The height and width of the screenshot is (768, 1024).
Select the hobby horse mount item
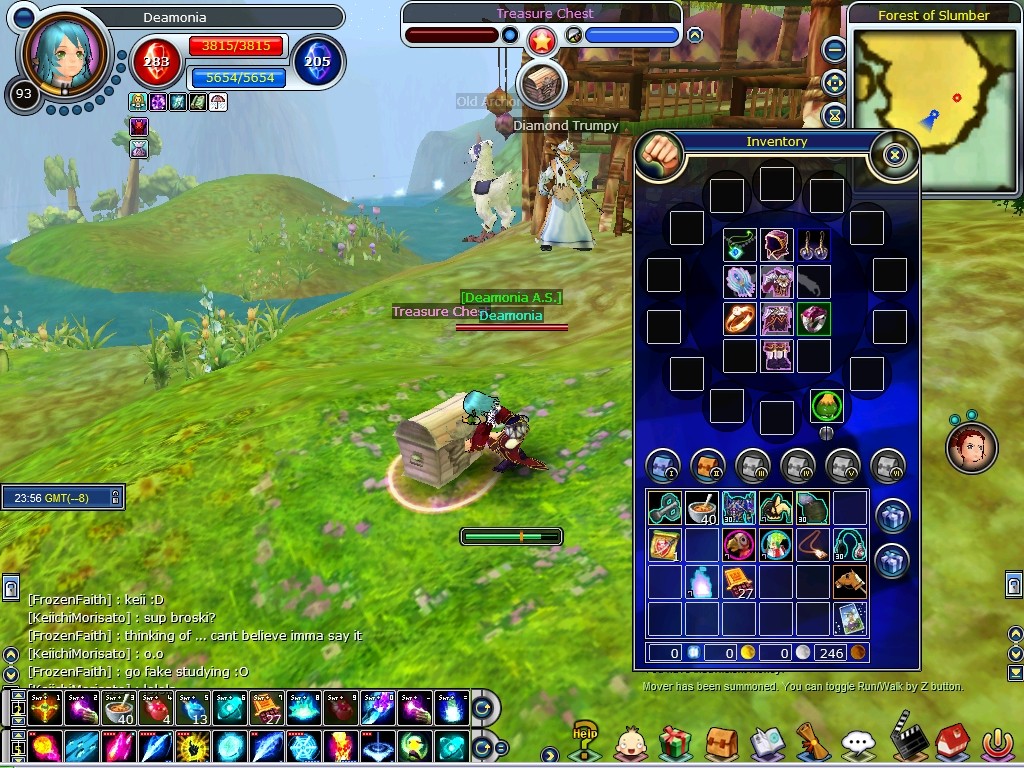click(x=850, y=581)
